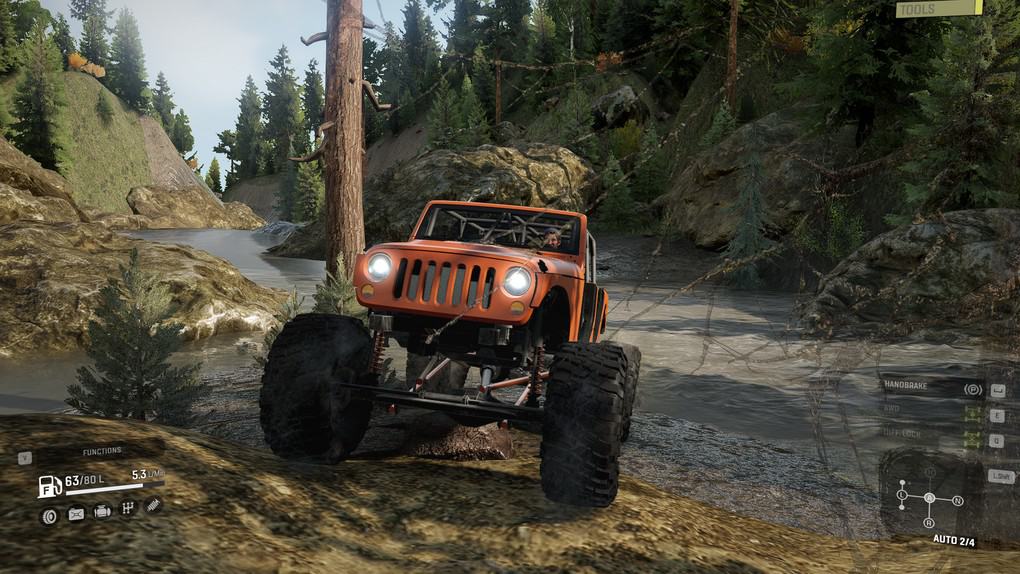The height and width of the screenshot is (574, 1020).
Task: Check the engine damage status icon
Action: point(102,512)
